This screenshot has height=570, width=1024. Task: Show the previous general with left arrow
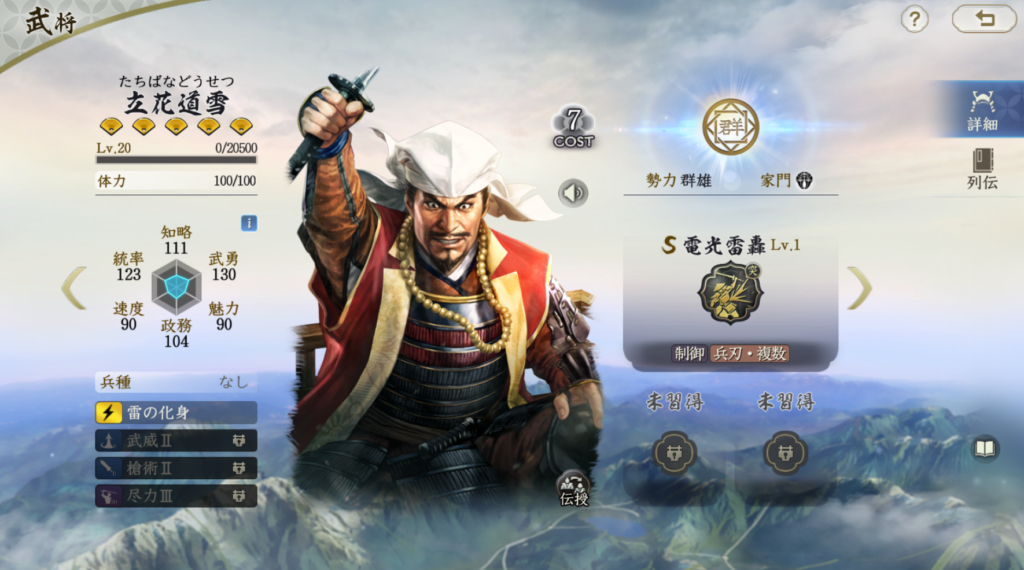(x=74, y=288)
